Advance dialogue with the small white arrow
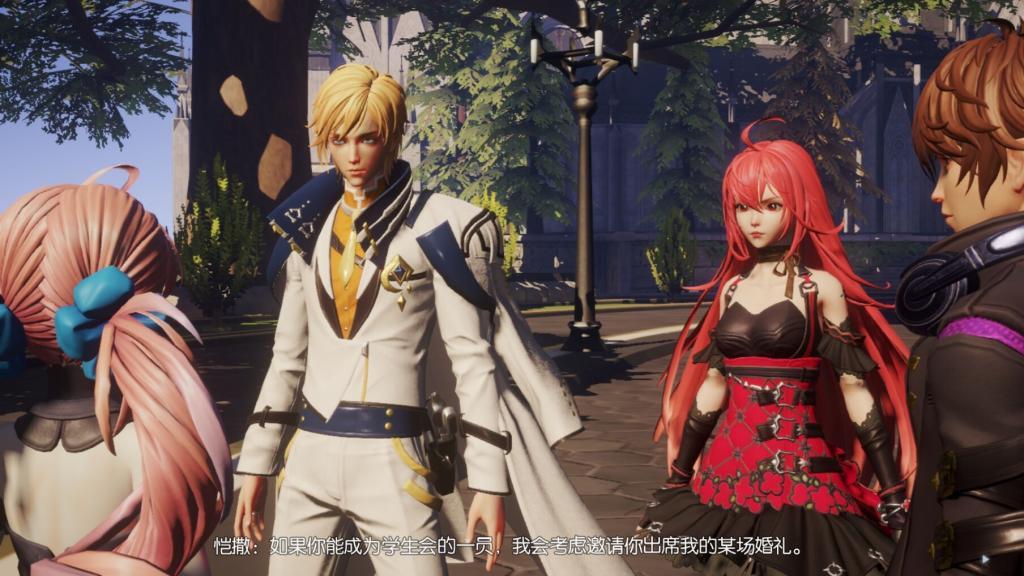The image size is (1024, 576). (x=986, y=559)
